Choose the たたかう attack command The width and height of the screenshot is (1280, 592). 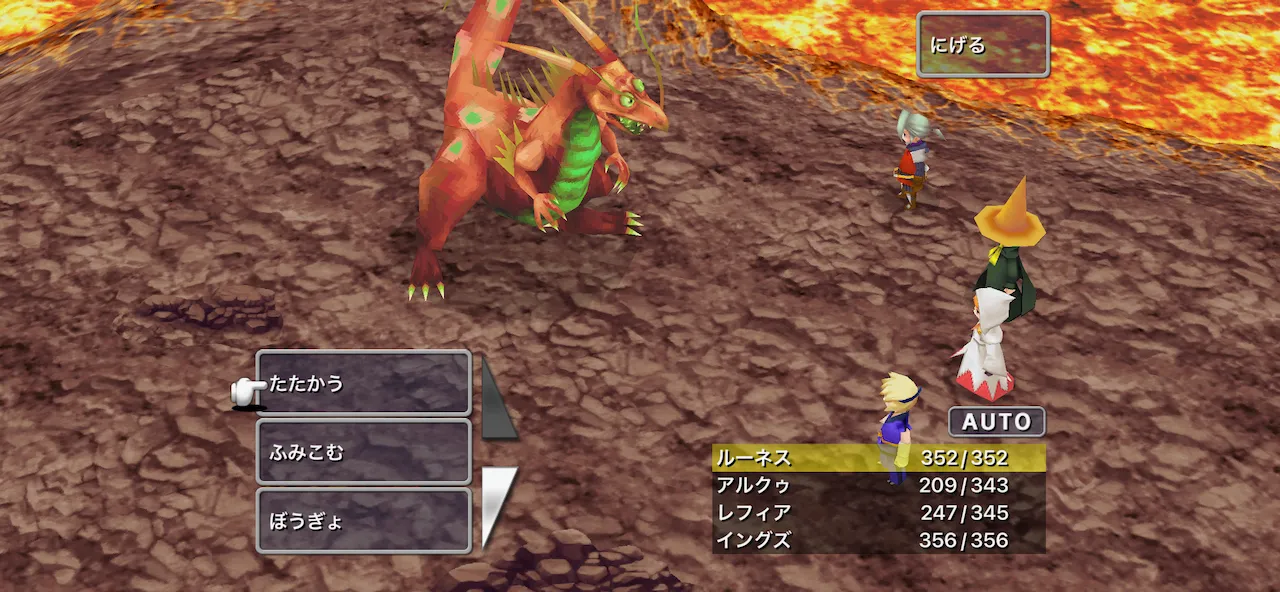pyautogui.click(x=363, y=383)
